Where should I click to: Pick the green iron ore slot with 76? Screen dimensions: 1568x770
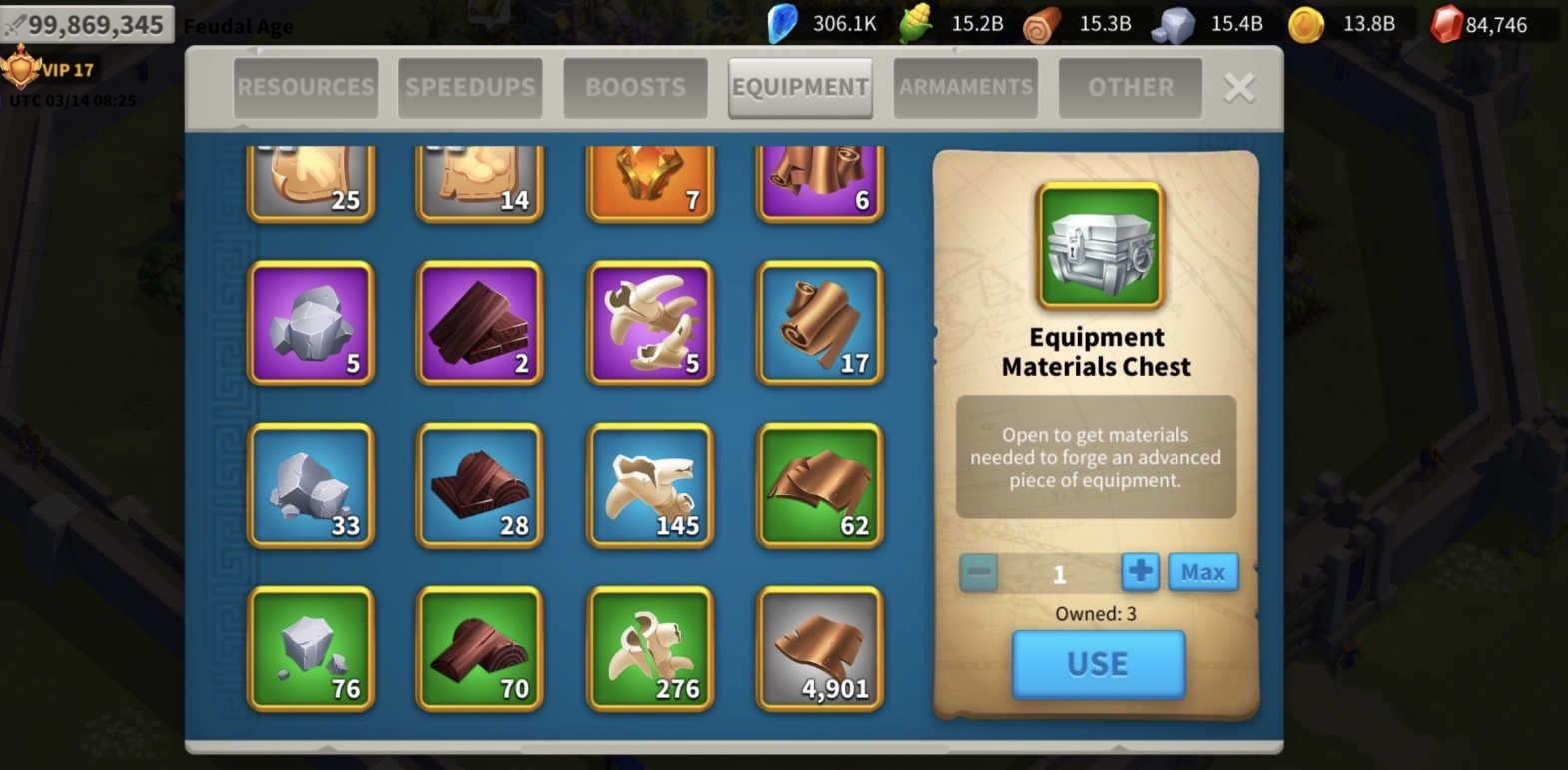pyautogui.click(x=311, y=649)
